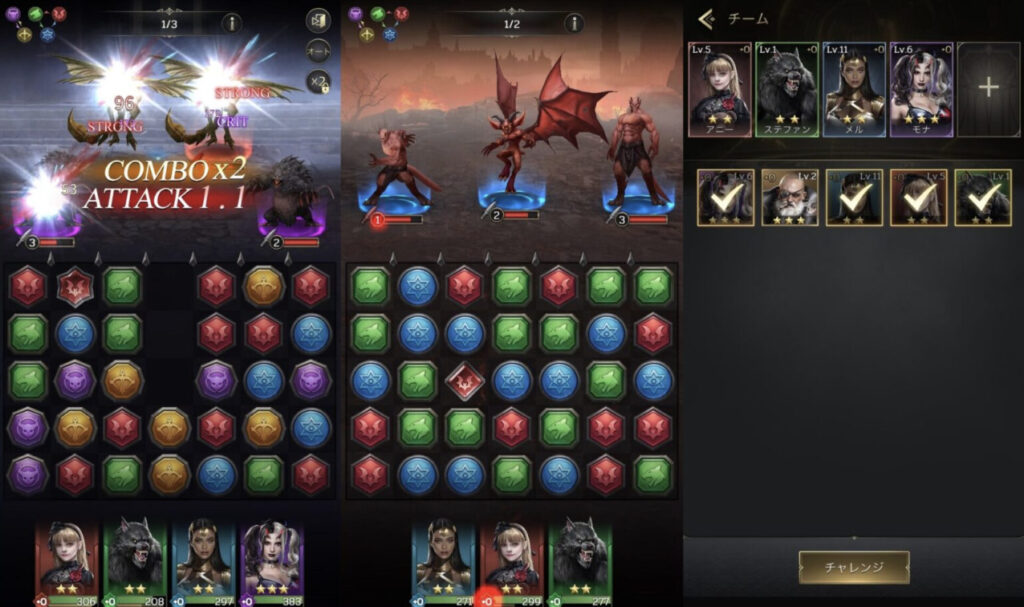Toggle the オート auto-battle button

319,51
